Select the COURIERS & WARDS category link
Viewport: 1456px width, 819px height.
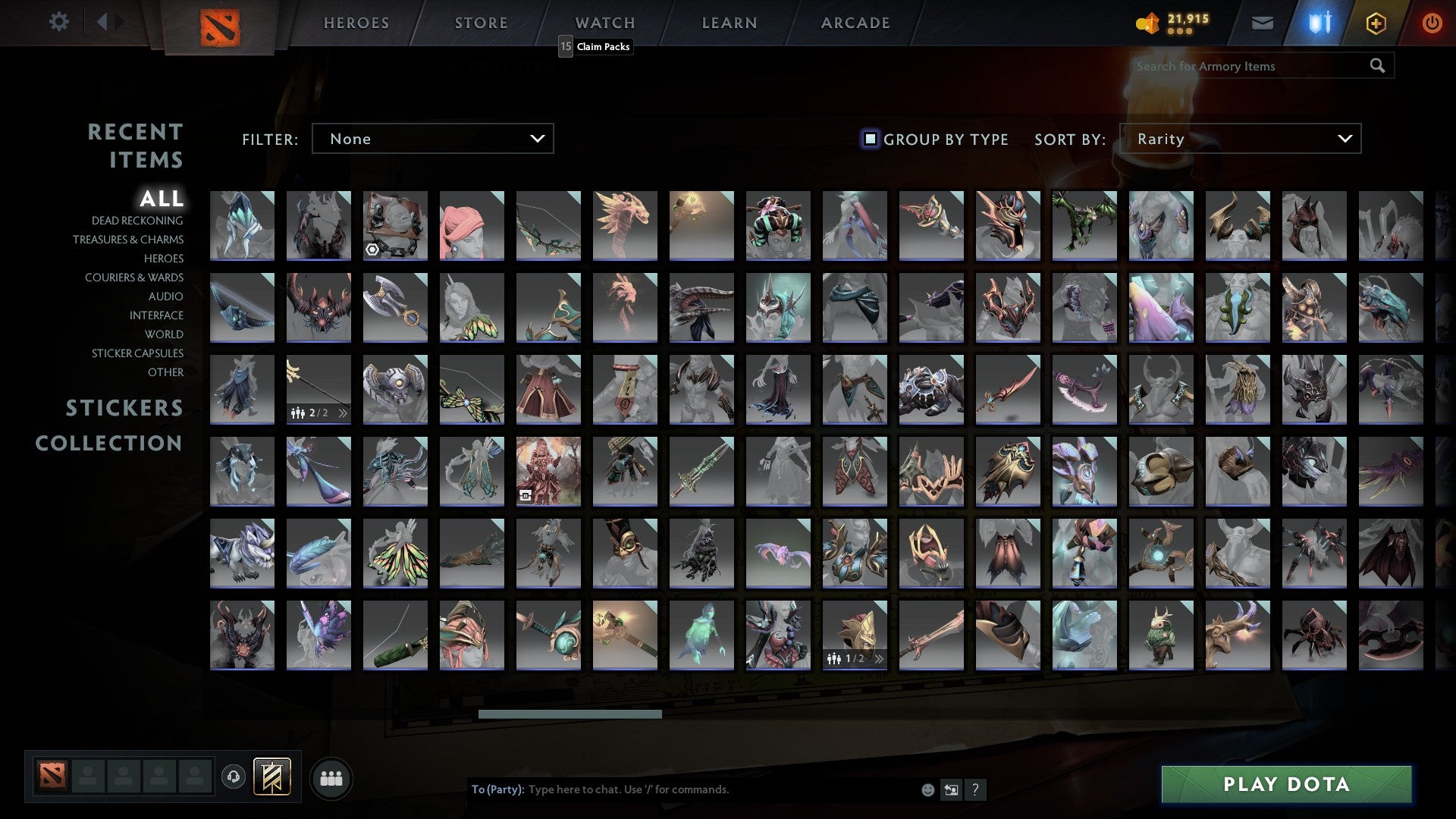[133, 278]
